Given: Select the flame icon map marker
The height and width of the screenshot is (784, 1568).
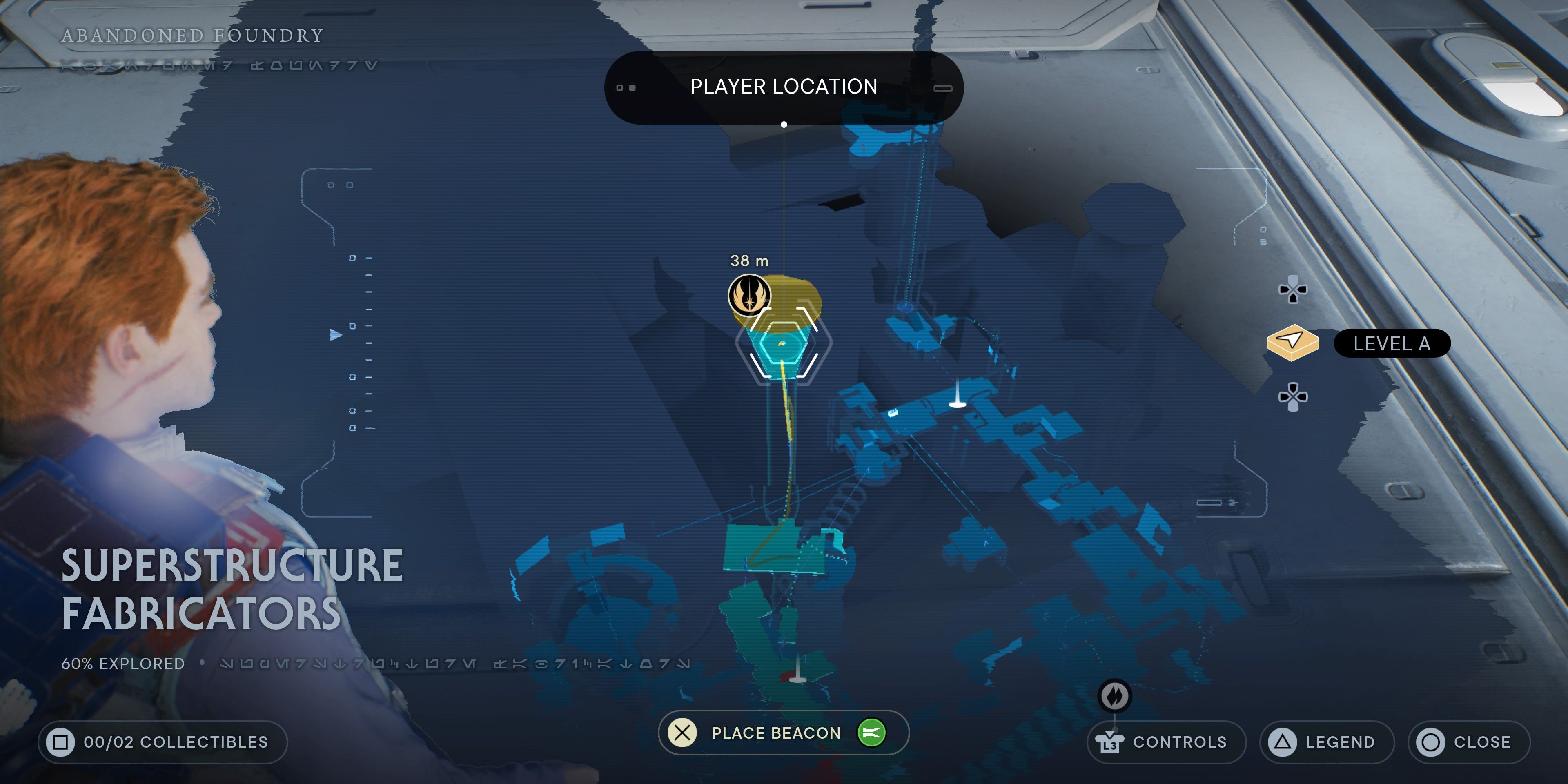Looking at the screenshot, I should coord(1114,696).
